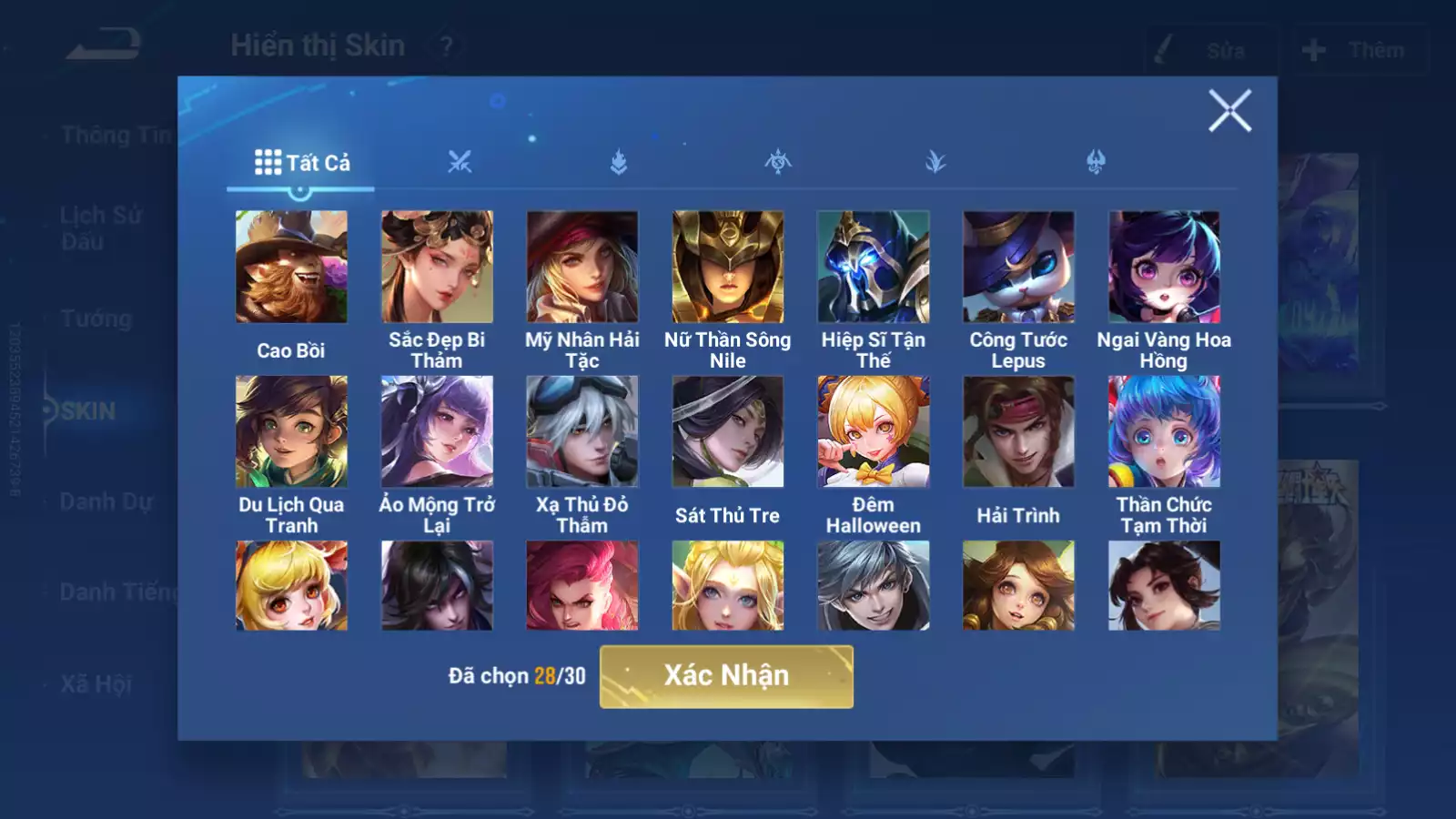1456x819 pixels.
Task: Go back using the top-left arrow
Action: point(103,45)
